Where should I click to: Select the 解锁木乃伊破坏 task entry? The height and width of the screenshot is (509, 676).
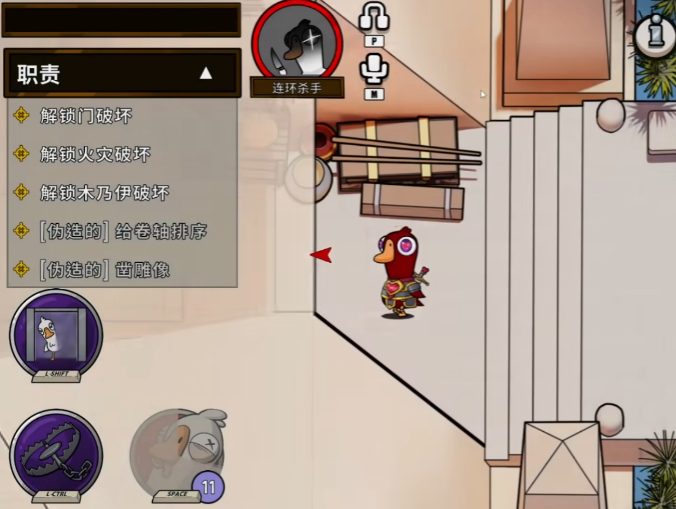point(104,193)
